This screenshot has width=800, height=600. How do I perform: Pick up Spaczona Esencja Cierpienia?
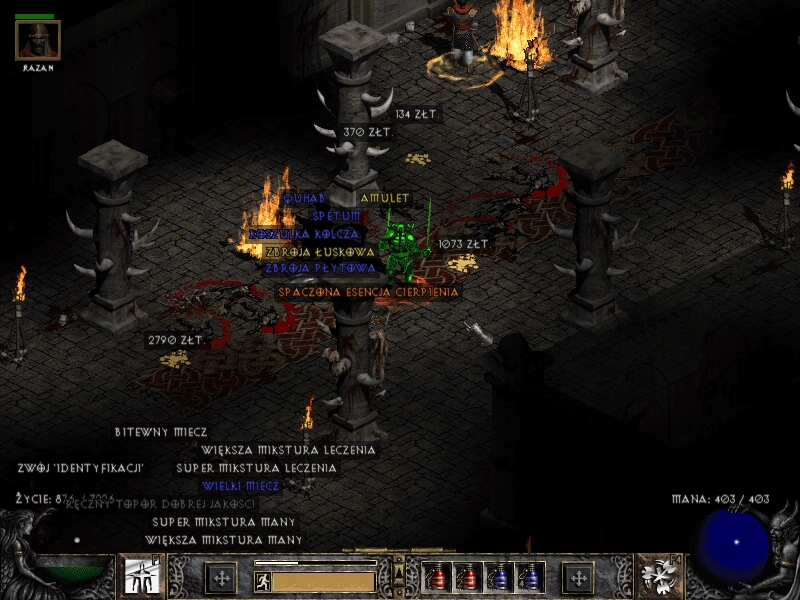pos(369,292)
